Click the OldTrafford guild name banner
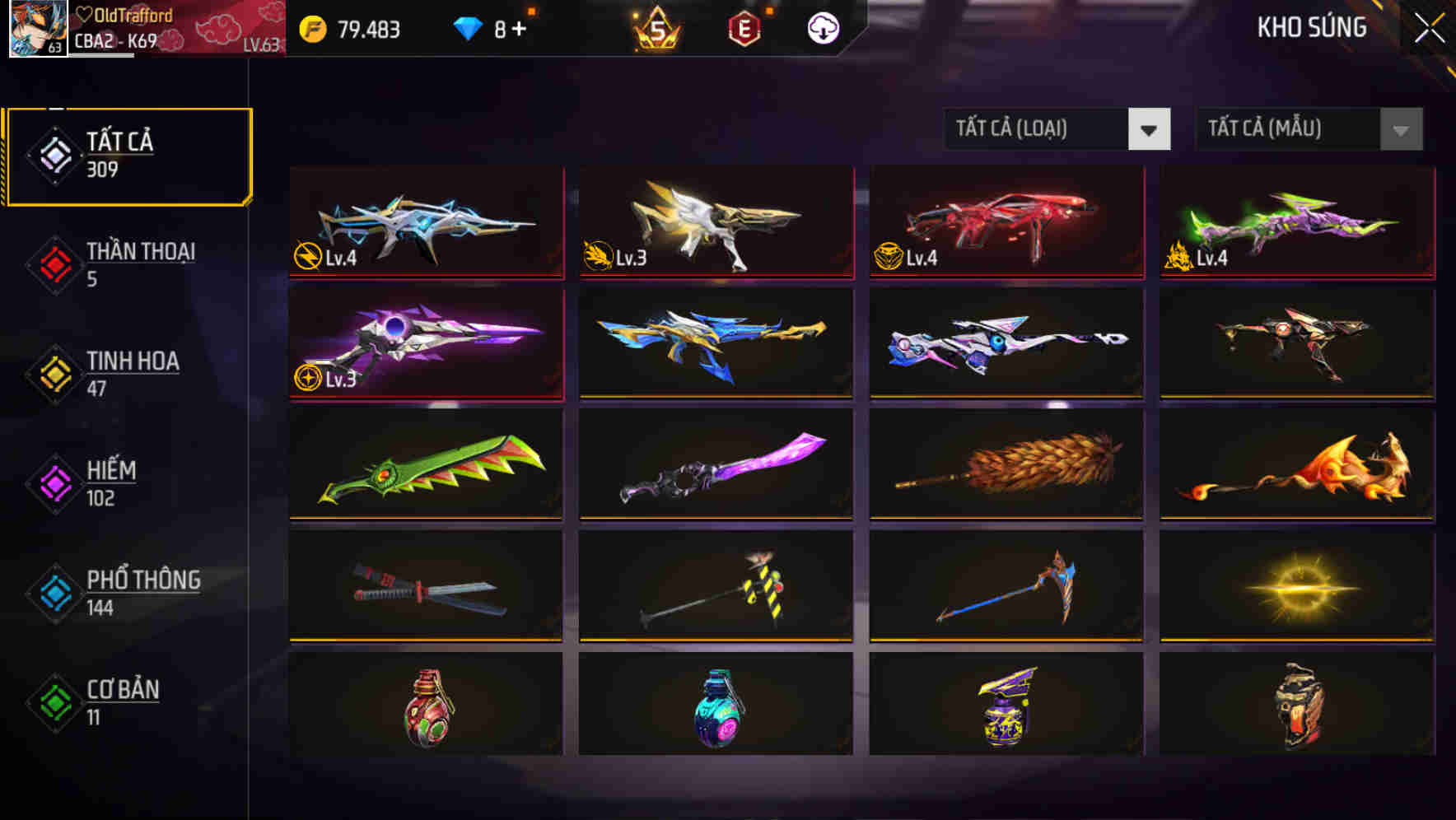 point(124,15)
